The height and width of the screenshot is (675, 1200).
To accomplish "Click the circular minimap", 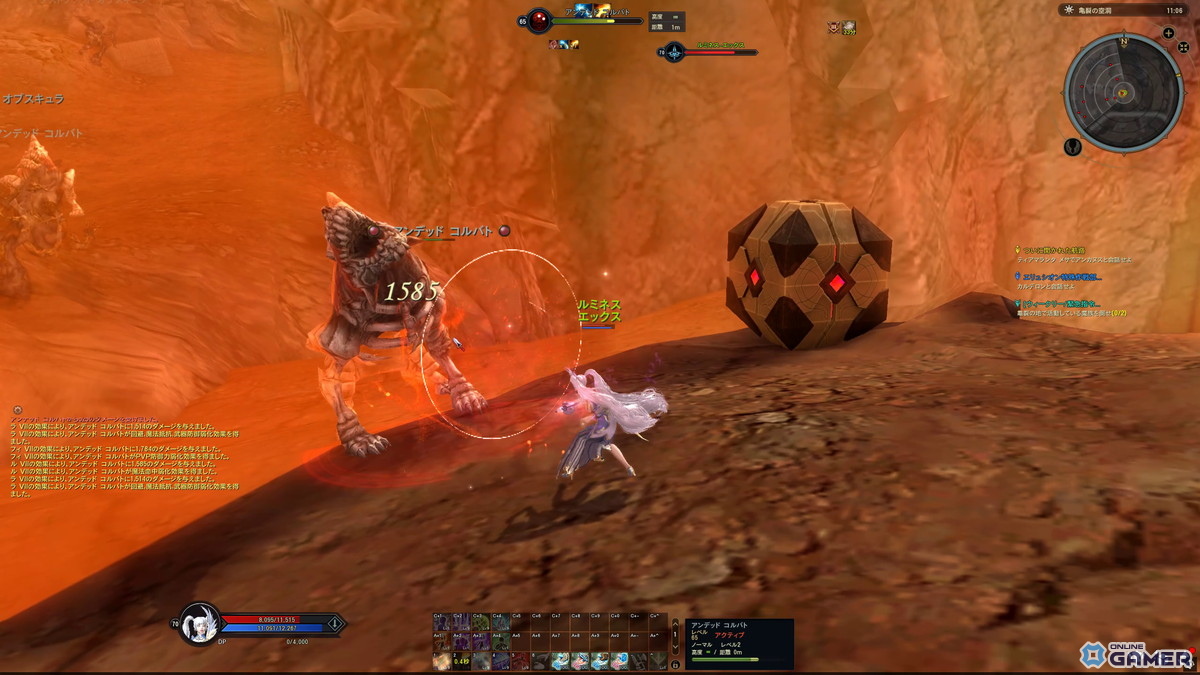I will click(1124, 92).
